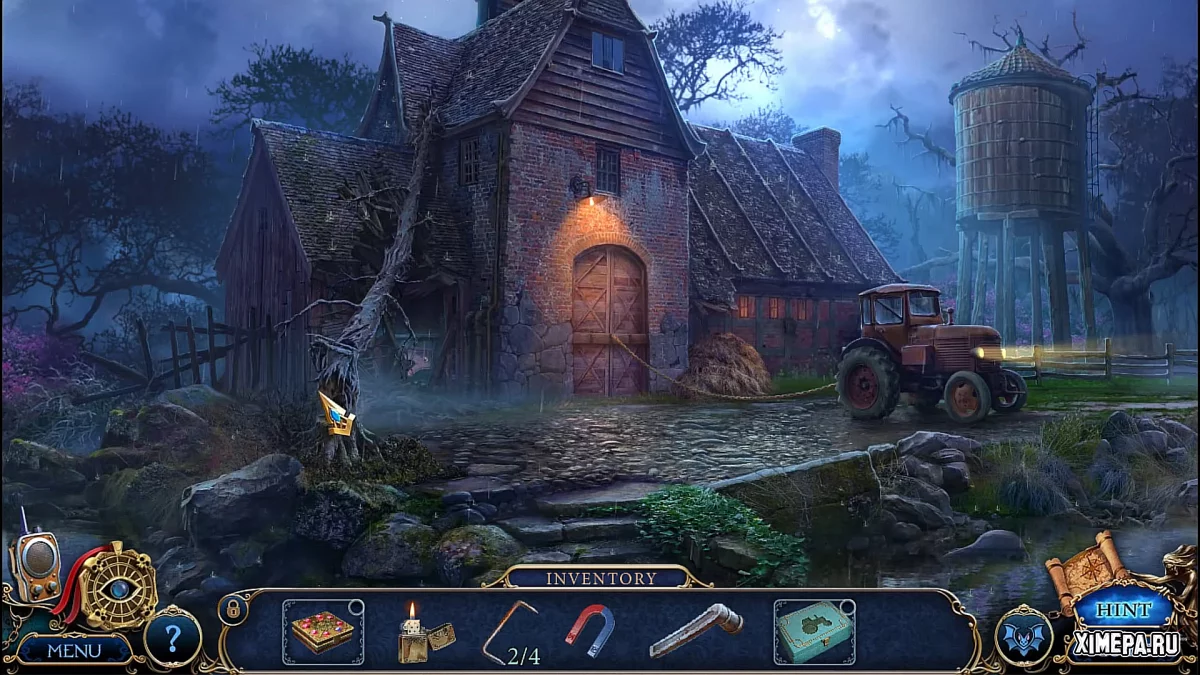Image resolution: width=1200 pixels, height=675 pixels.
Task: Select the bent metal rod item
Action: point(508,630)
